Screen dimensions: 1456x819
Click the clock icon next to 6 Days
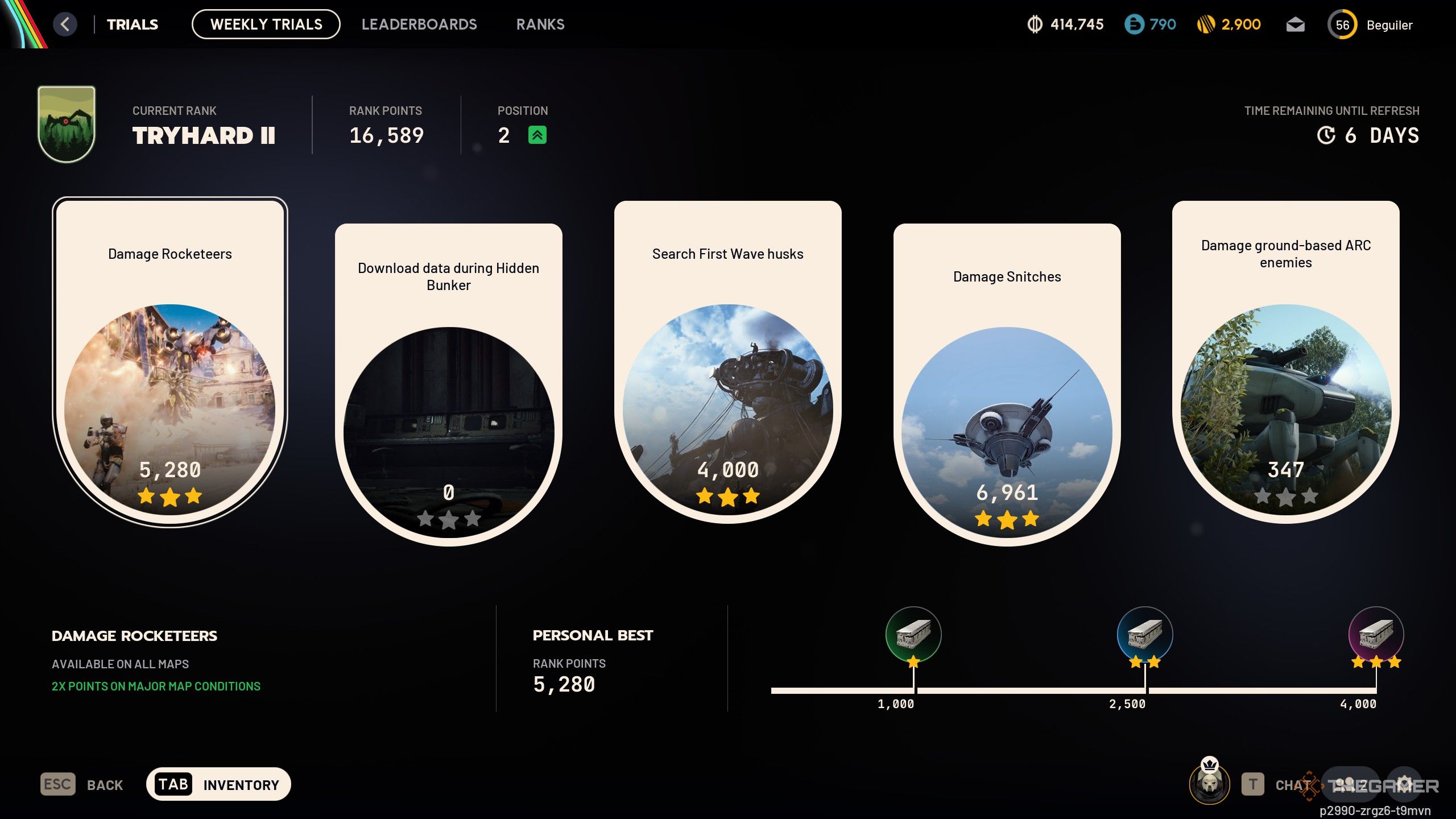[x=1327, y=135]
